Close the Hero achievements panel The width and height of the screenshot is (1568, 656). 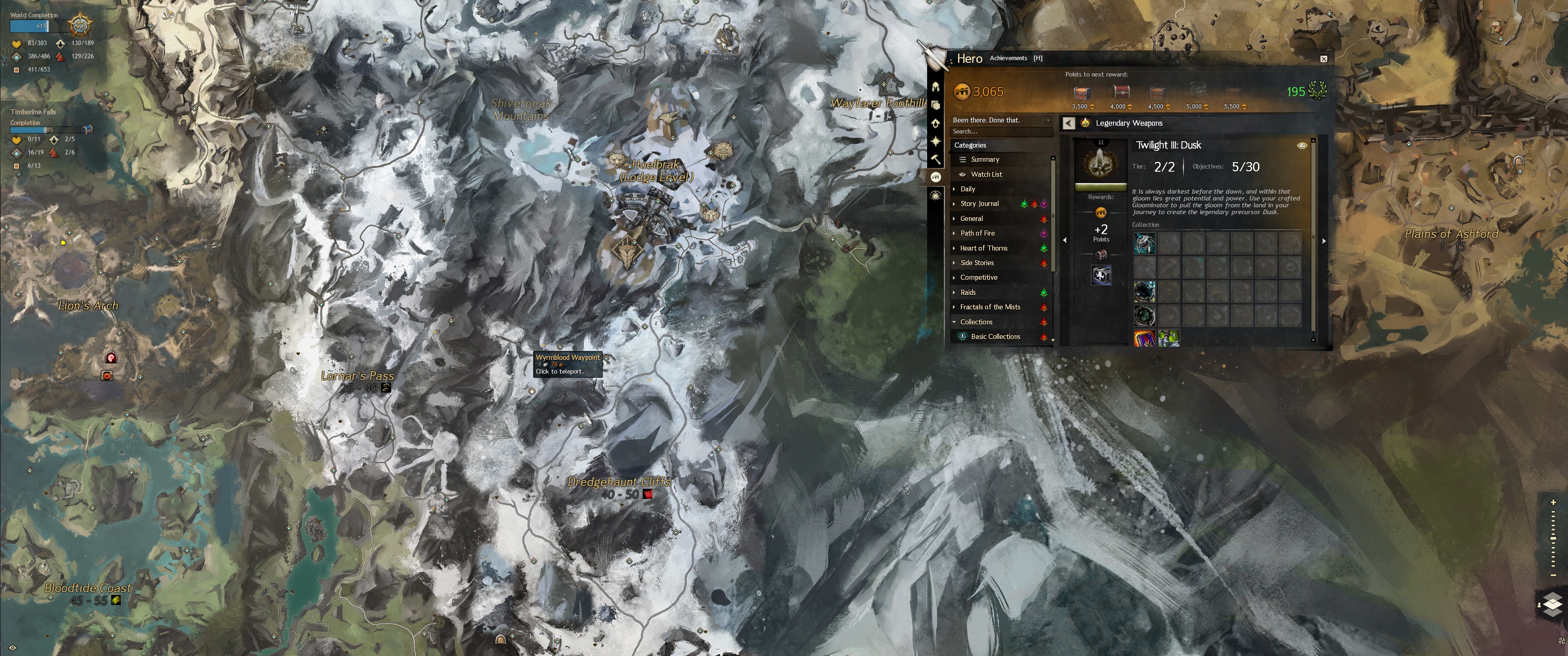pyautogui.click(x=1323, y=59)
